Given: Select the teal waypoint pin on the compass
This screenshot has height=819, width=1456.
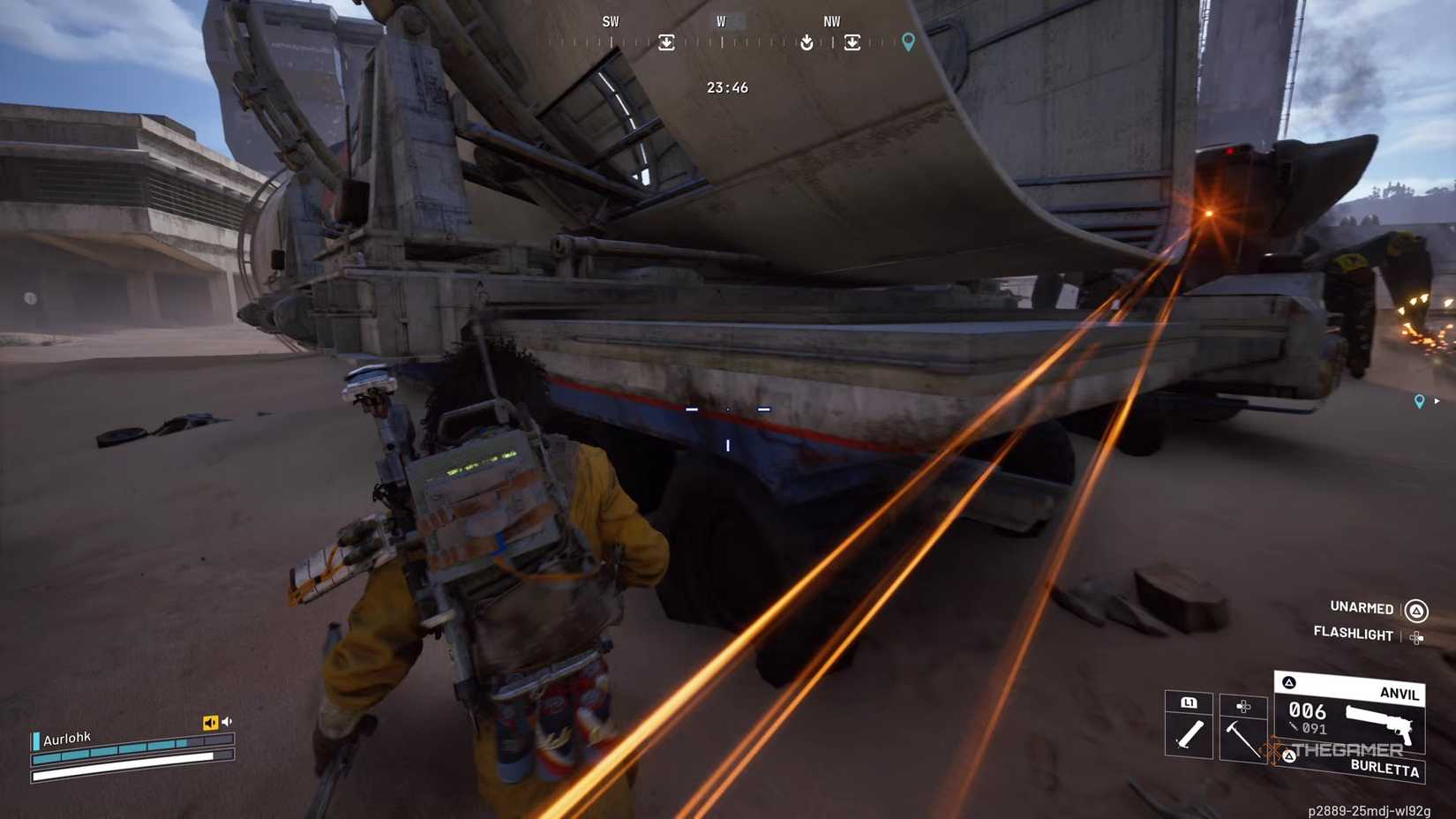Looking at the screenshot, I should pos(906,41).
